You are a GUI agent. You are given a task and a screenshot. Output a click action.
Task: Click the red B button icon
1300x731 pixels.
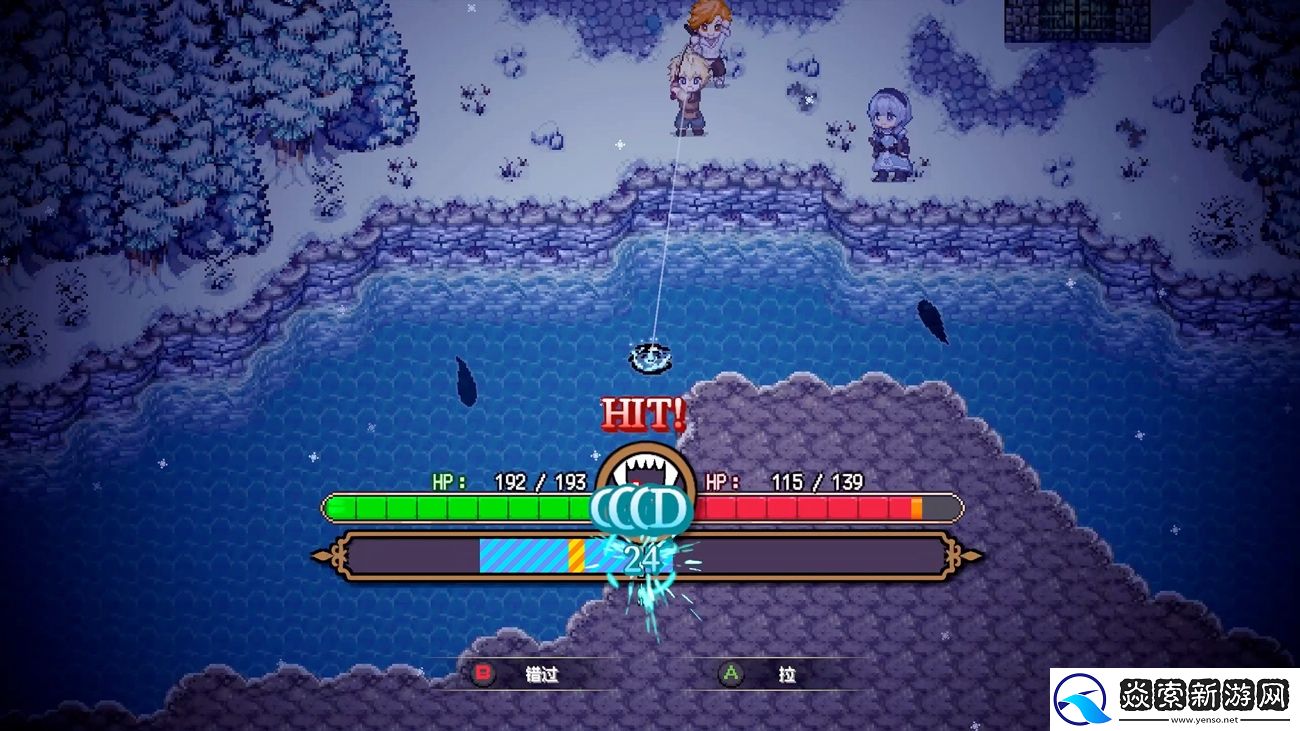click(483, 675)
